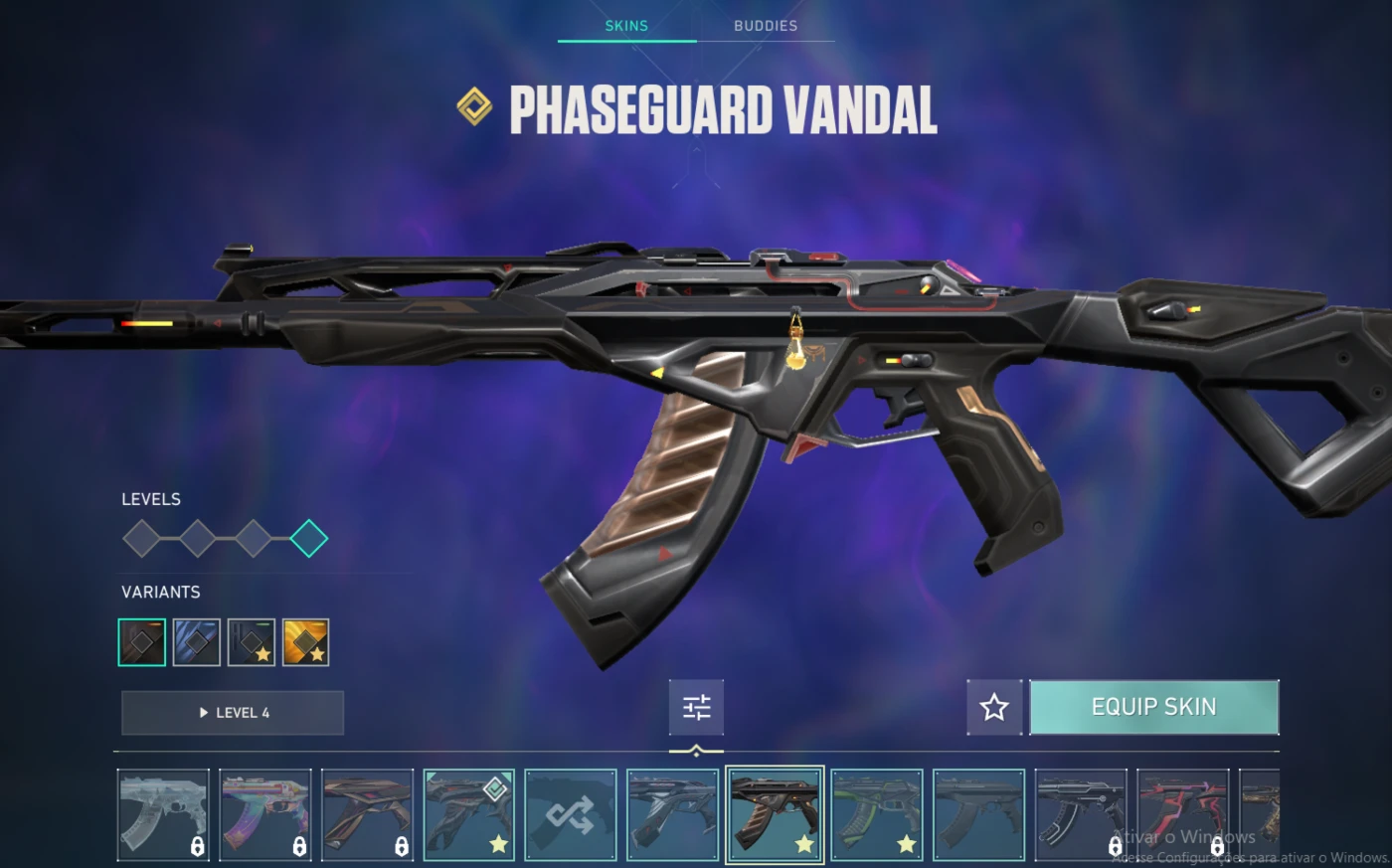Mark skin as favorite with star button
This screenshot has height=868, width=1392.
tap(994, 707)
